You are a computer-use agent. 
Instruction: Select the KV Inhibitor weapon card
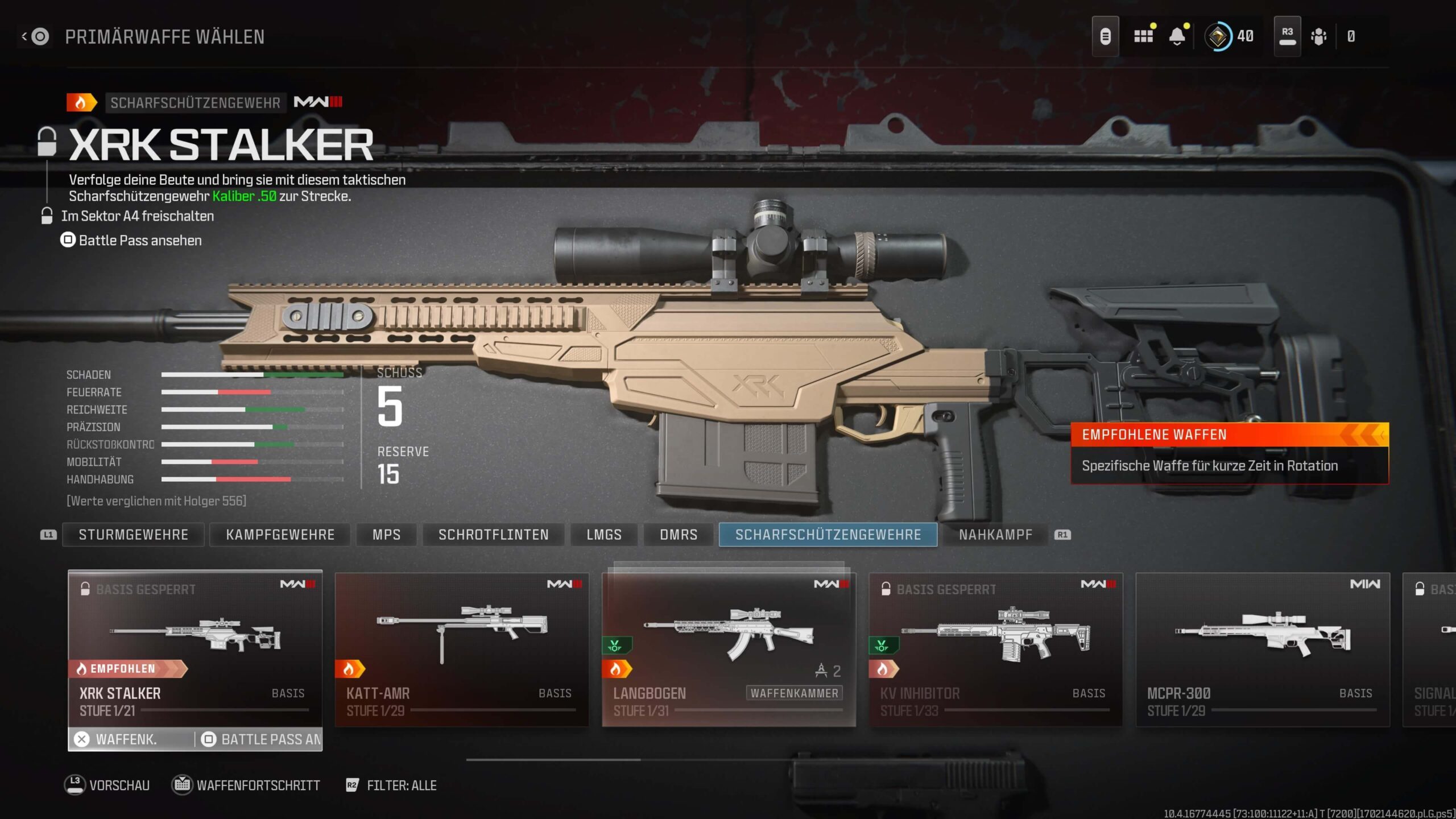(995, 648)
